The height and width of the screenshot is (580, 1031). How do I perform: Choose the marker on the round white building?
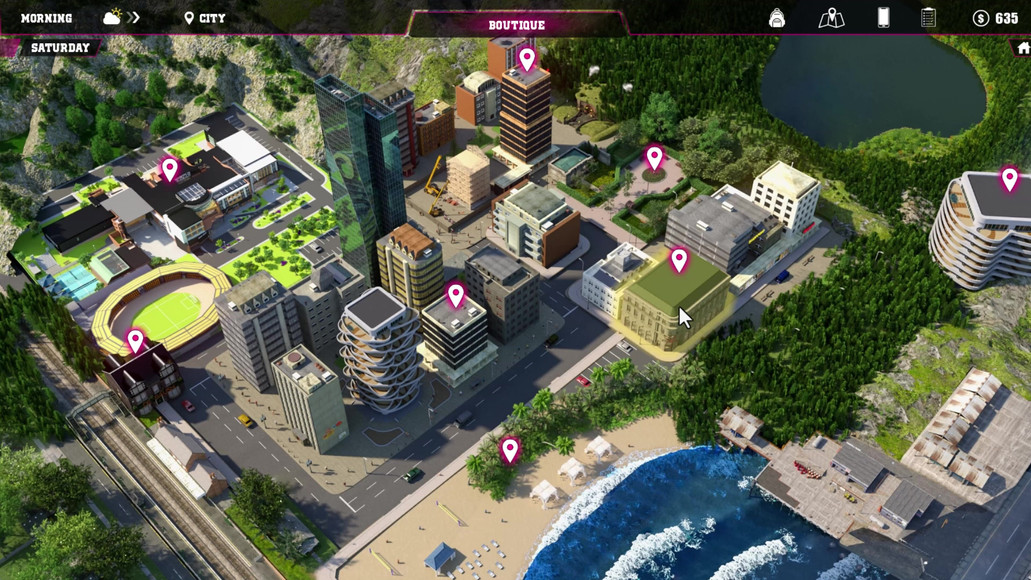[1010, 178]
